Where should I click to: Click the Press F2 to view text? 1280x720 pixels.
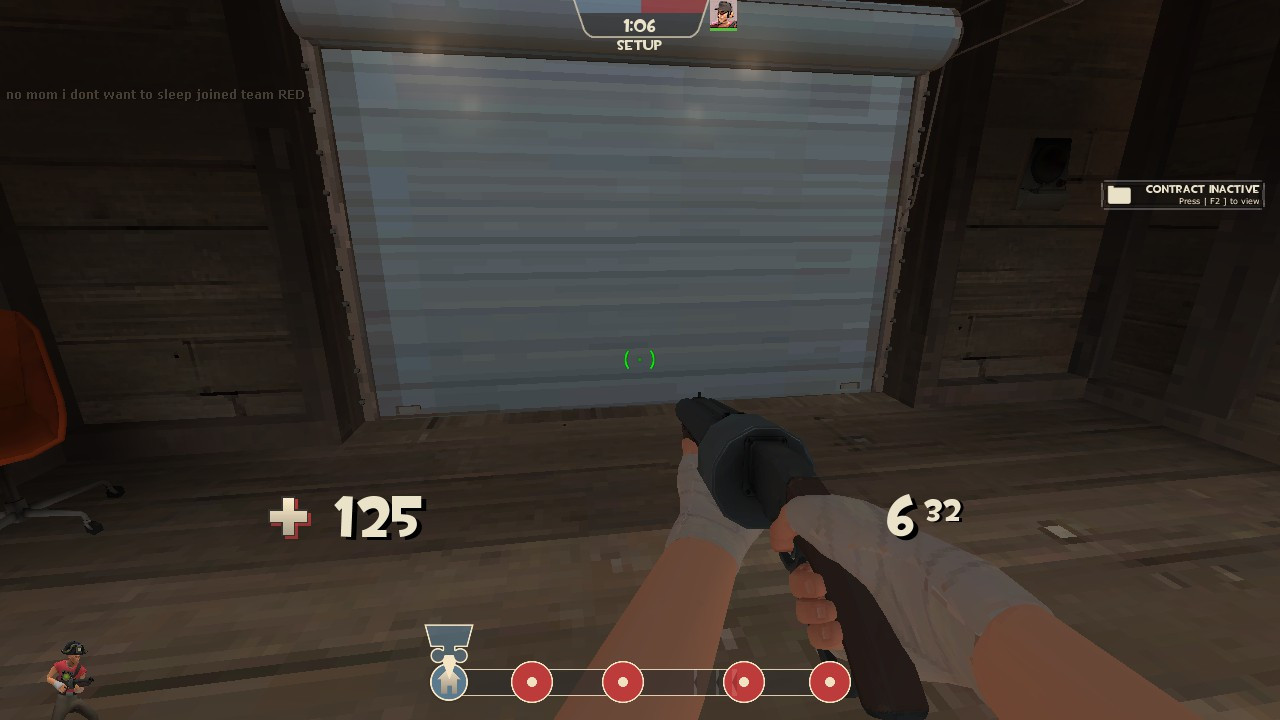pos(1218,200)
